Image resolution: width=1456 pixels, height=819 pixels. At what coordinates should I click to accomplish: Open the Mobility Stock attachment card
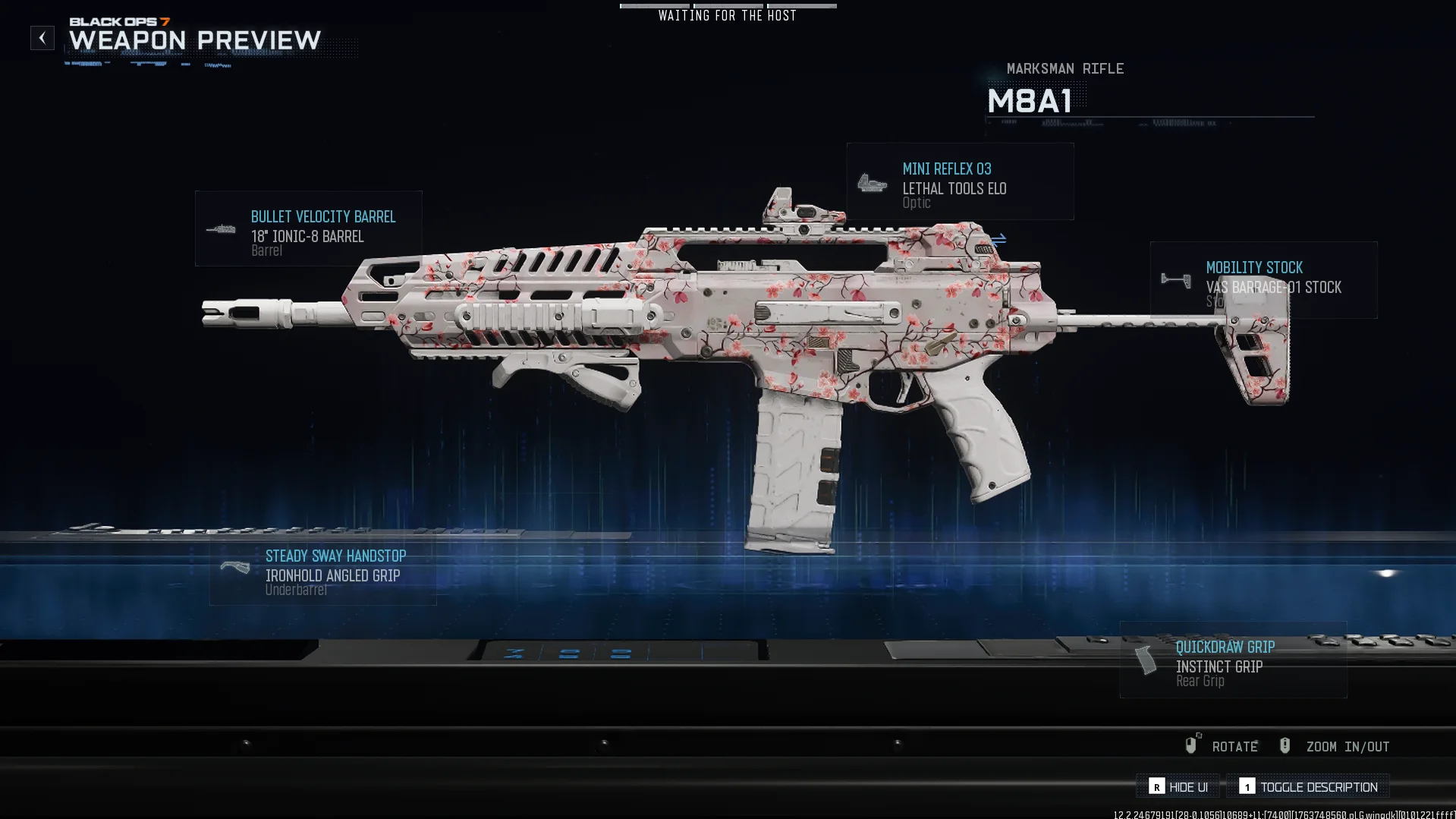1263,279
